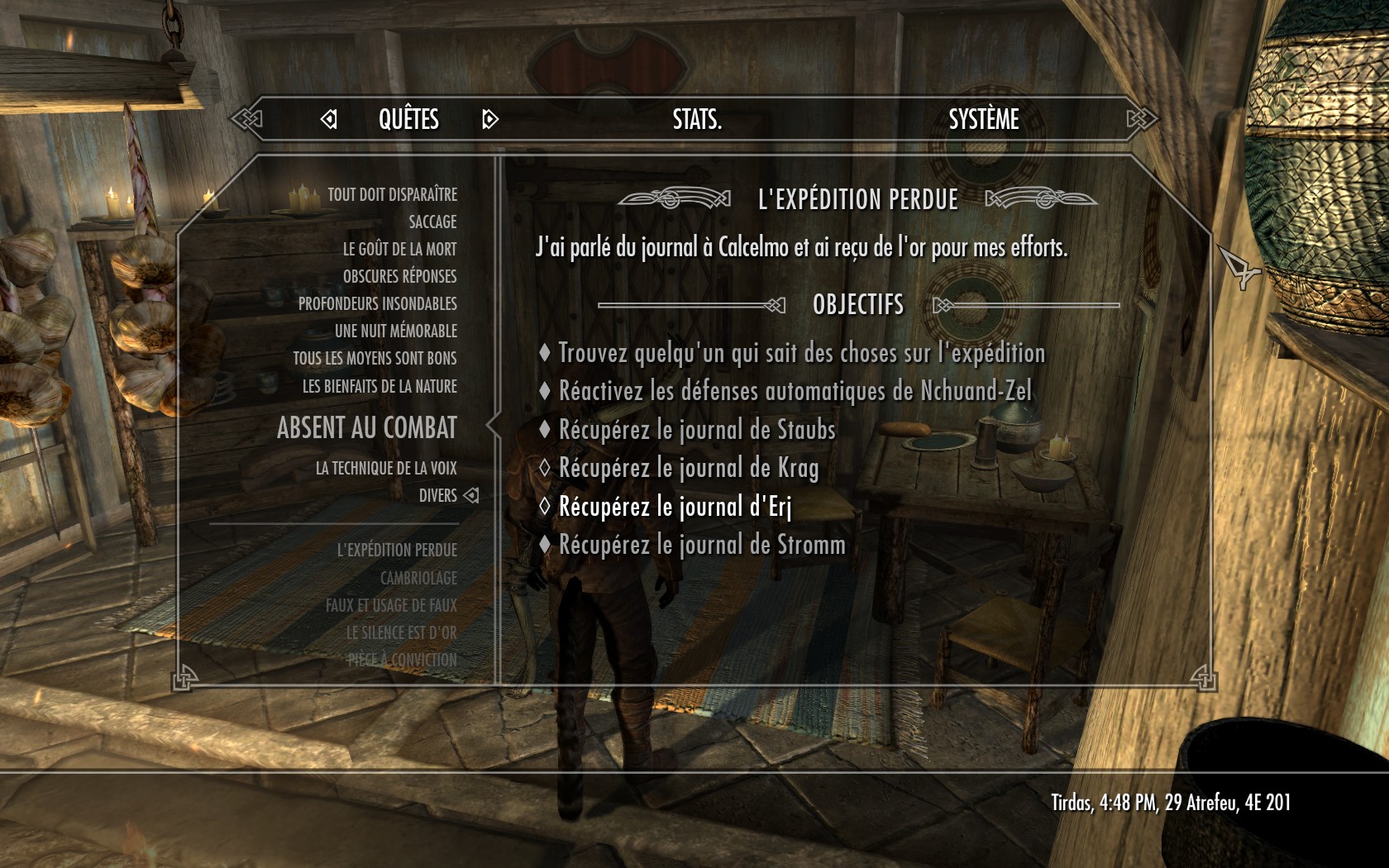
Task: Switch to the Système tab
Action: [983, 120]
